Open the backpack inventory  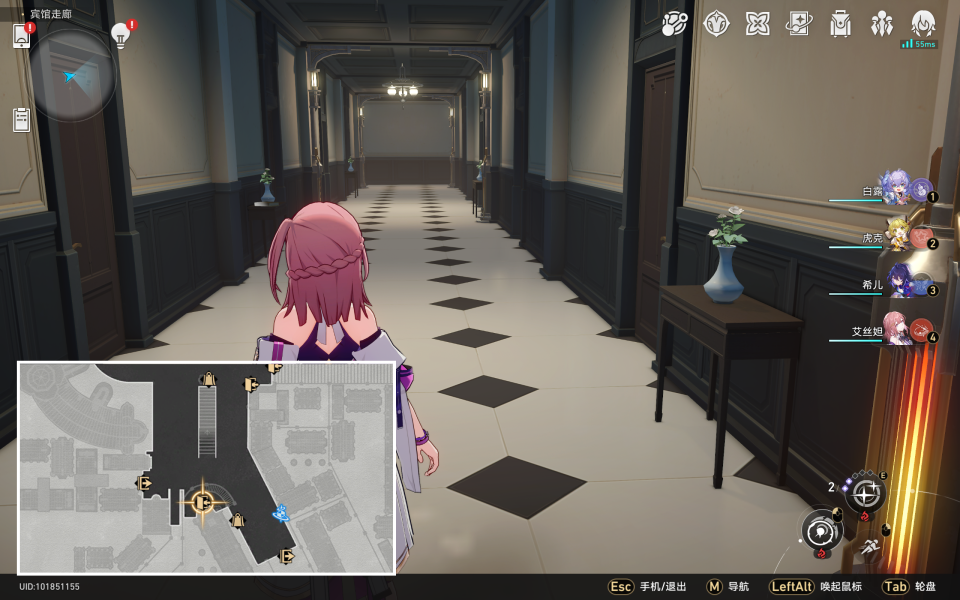click(x=840, y=23)
